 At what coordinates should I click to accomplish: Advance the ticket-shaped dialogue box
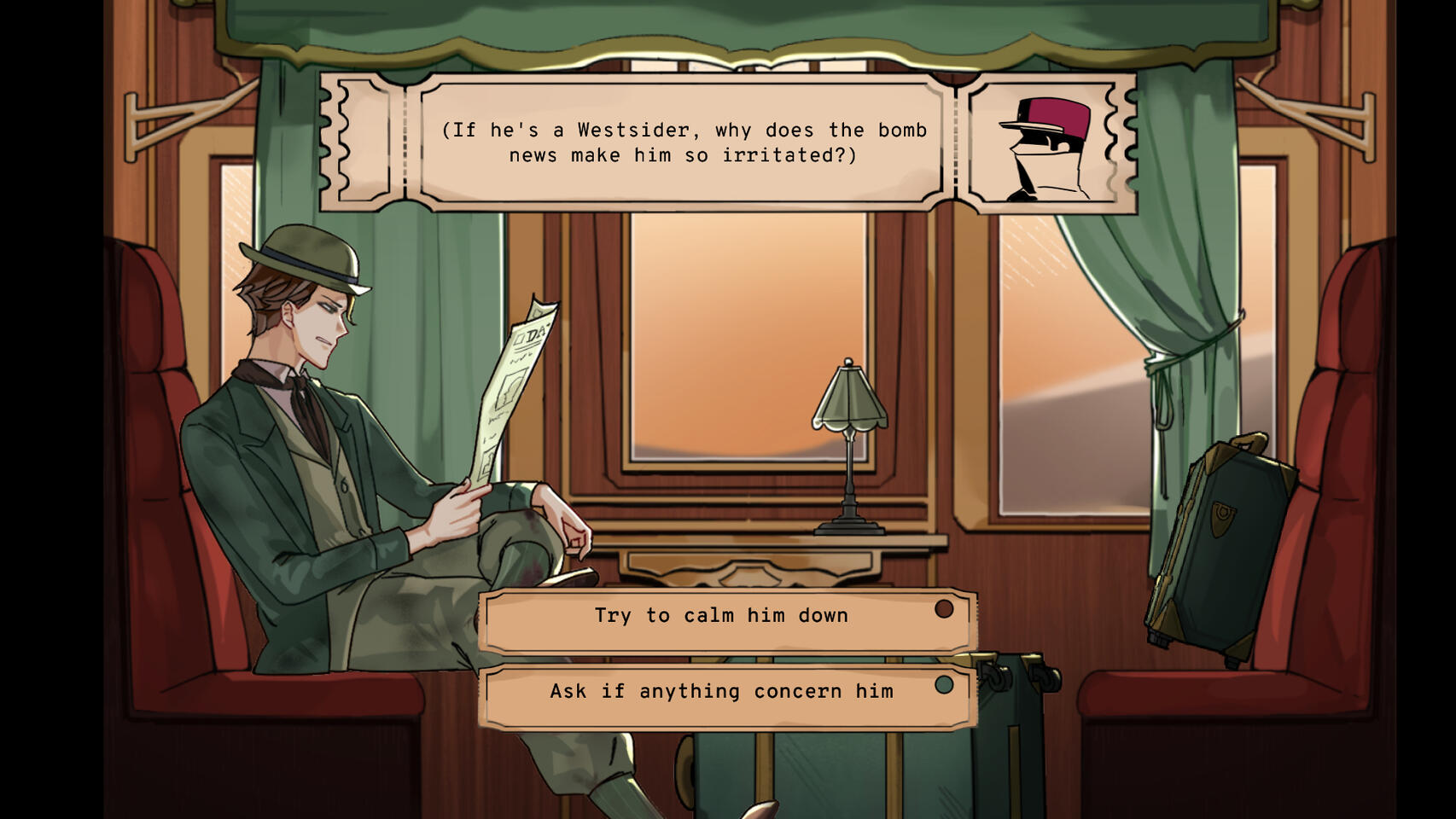[683, 142]
